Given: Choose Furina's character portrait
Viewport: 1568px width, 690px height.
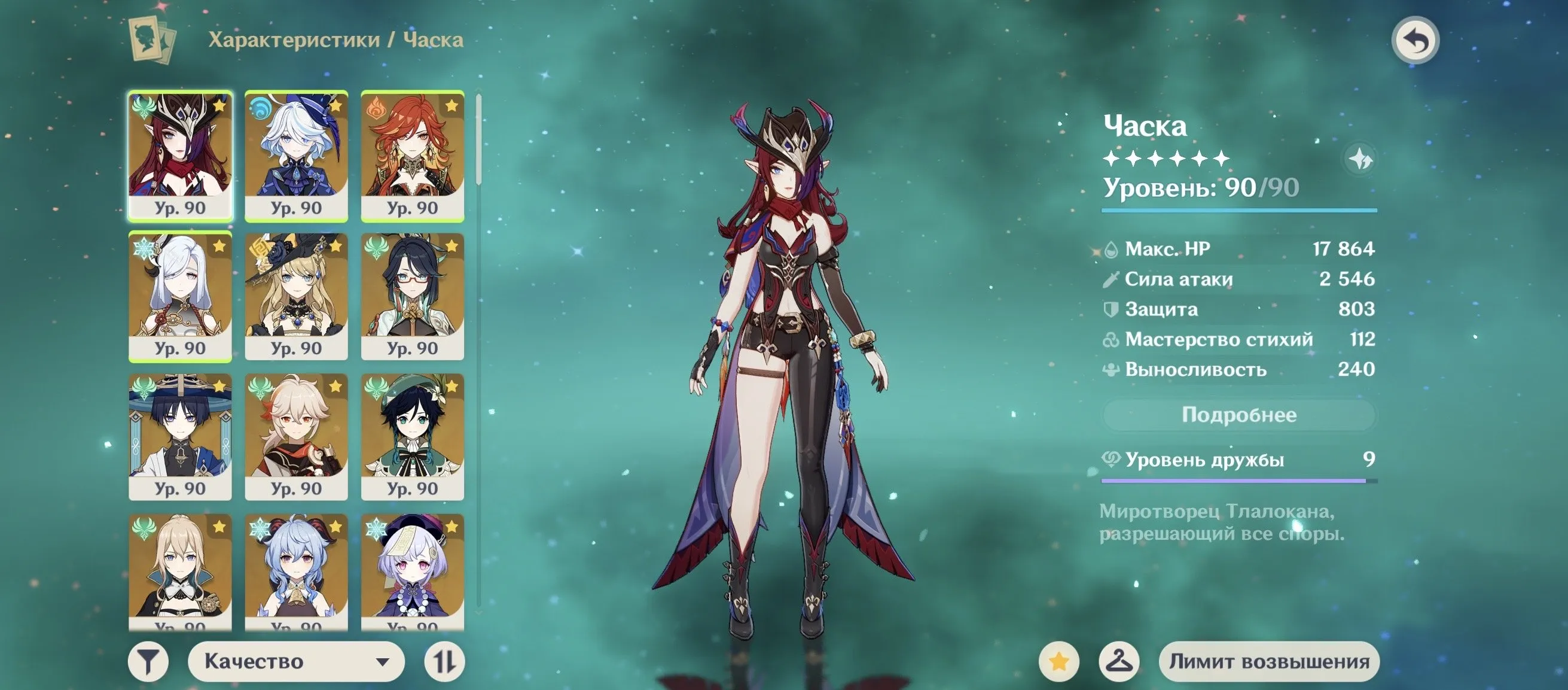Looking at the screenshot, I should click(297, 154).
